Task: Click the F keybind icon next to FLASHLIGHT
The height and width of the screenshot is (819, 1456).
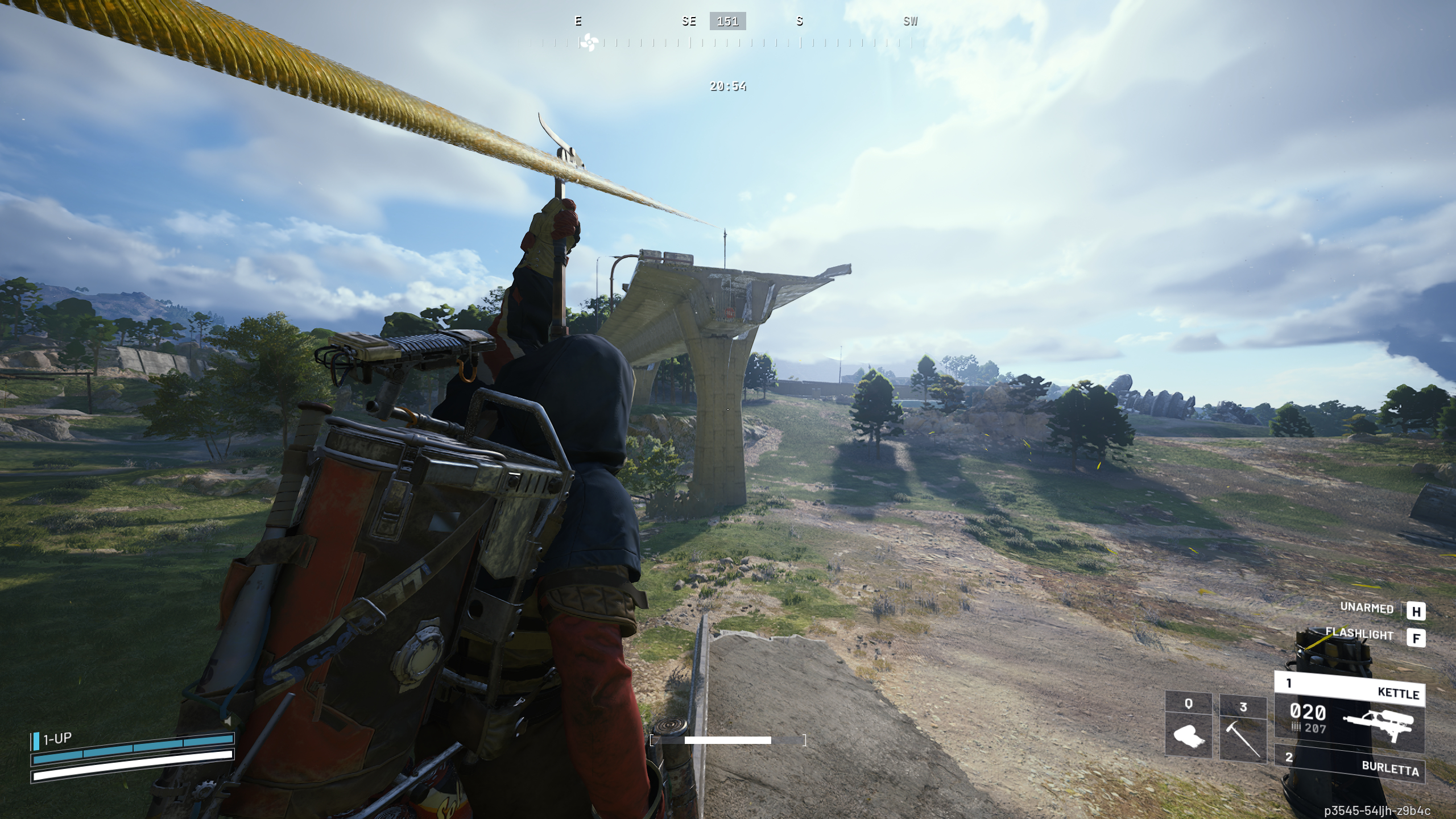Action: click(1417, 638)
